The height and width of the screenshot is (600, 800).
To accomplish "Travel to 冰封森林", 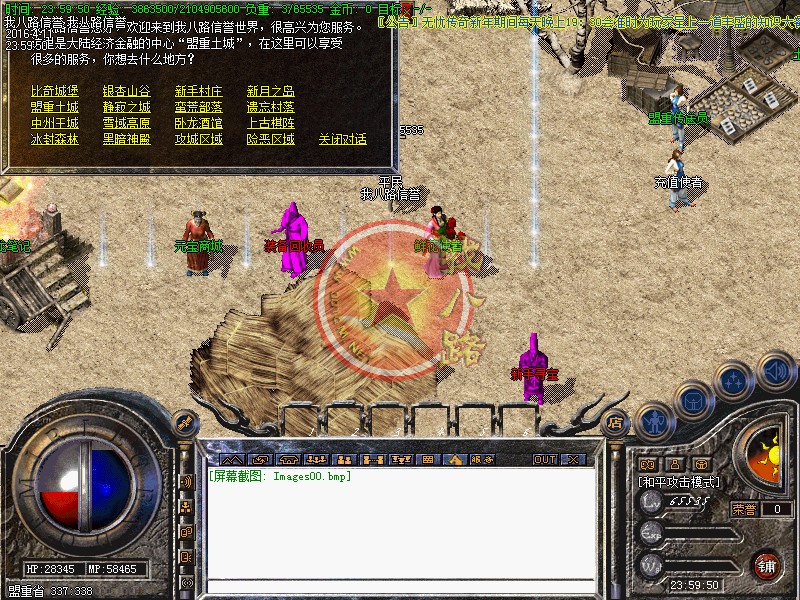I will [54, 139].
